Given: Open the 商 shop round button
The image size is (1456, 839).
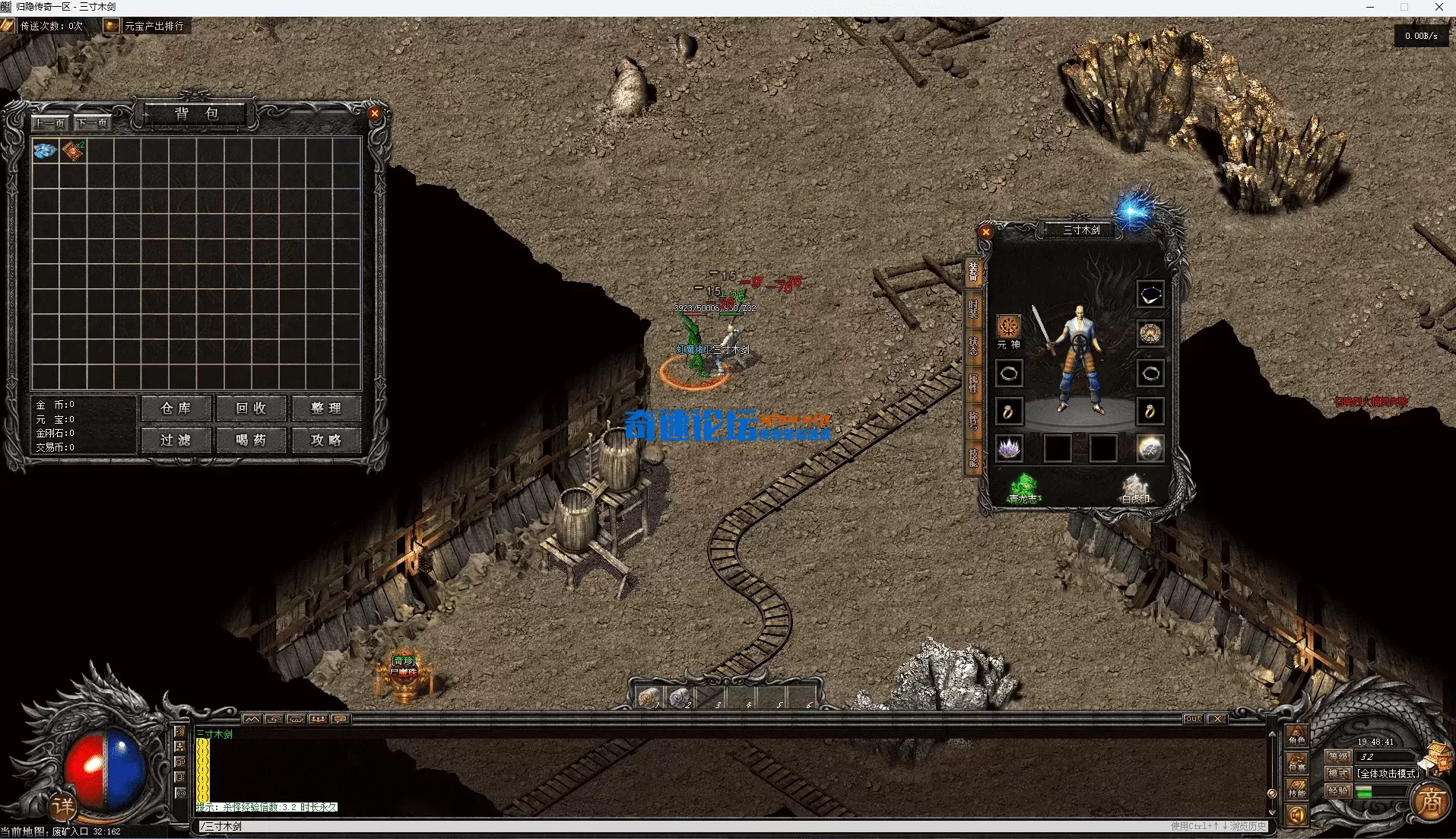Looking at the screenshot, I should [x=1432, y=801].
